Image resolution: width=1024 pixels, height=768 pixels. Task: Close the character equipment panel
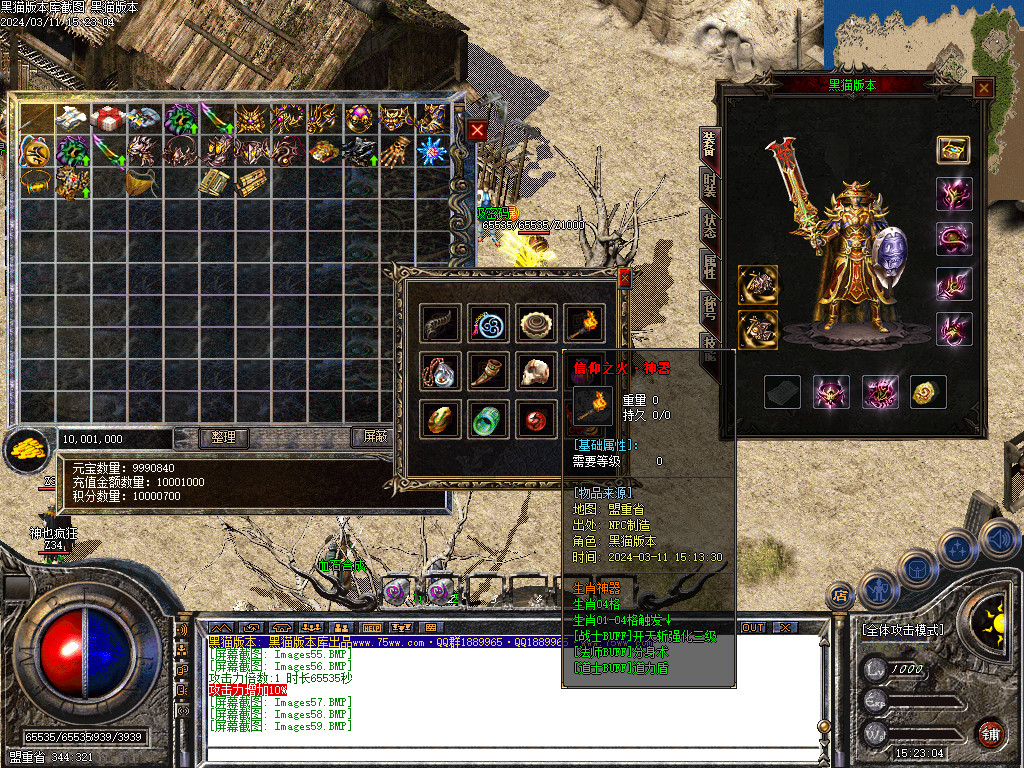pos(984,88)
